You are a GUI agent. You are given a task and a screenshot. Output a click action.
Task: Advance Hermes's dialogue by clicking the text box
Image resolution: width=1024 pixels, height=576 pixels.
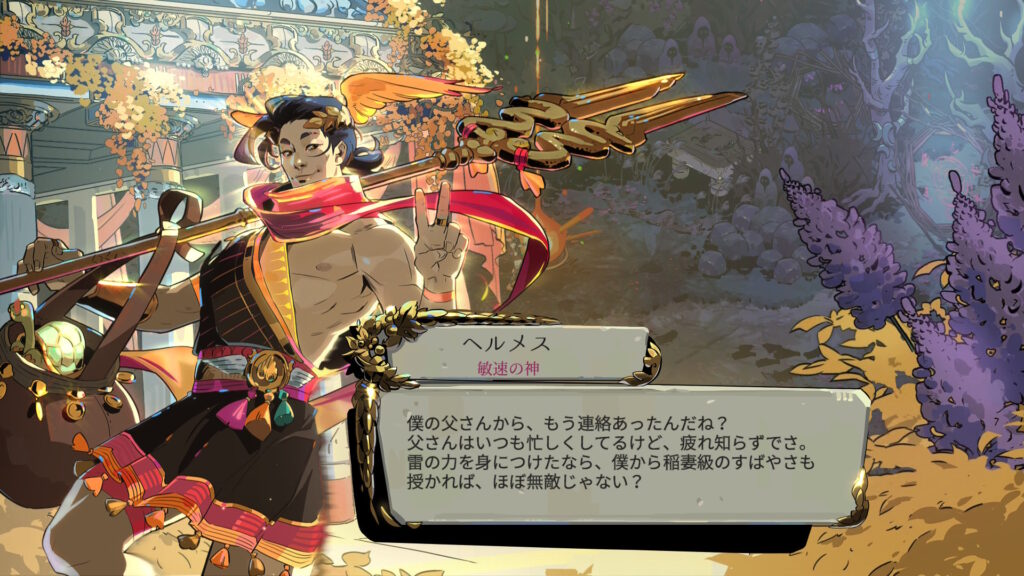click(608, 454)
